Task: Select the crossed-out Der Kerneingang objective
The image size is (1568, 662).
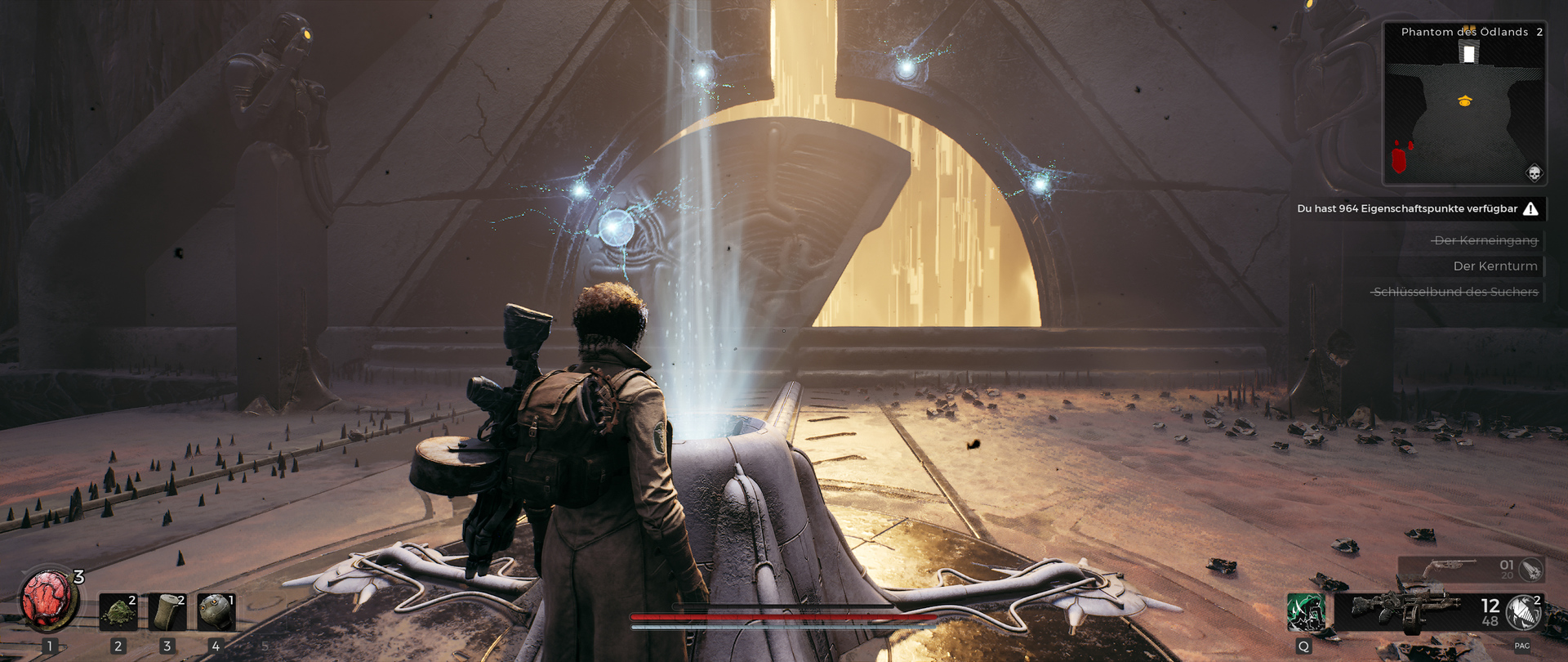Action: click(x=1486, y=240)
